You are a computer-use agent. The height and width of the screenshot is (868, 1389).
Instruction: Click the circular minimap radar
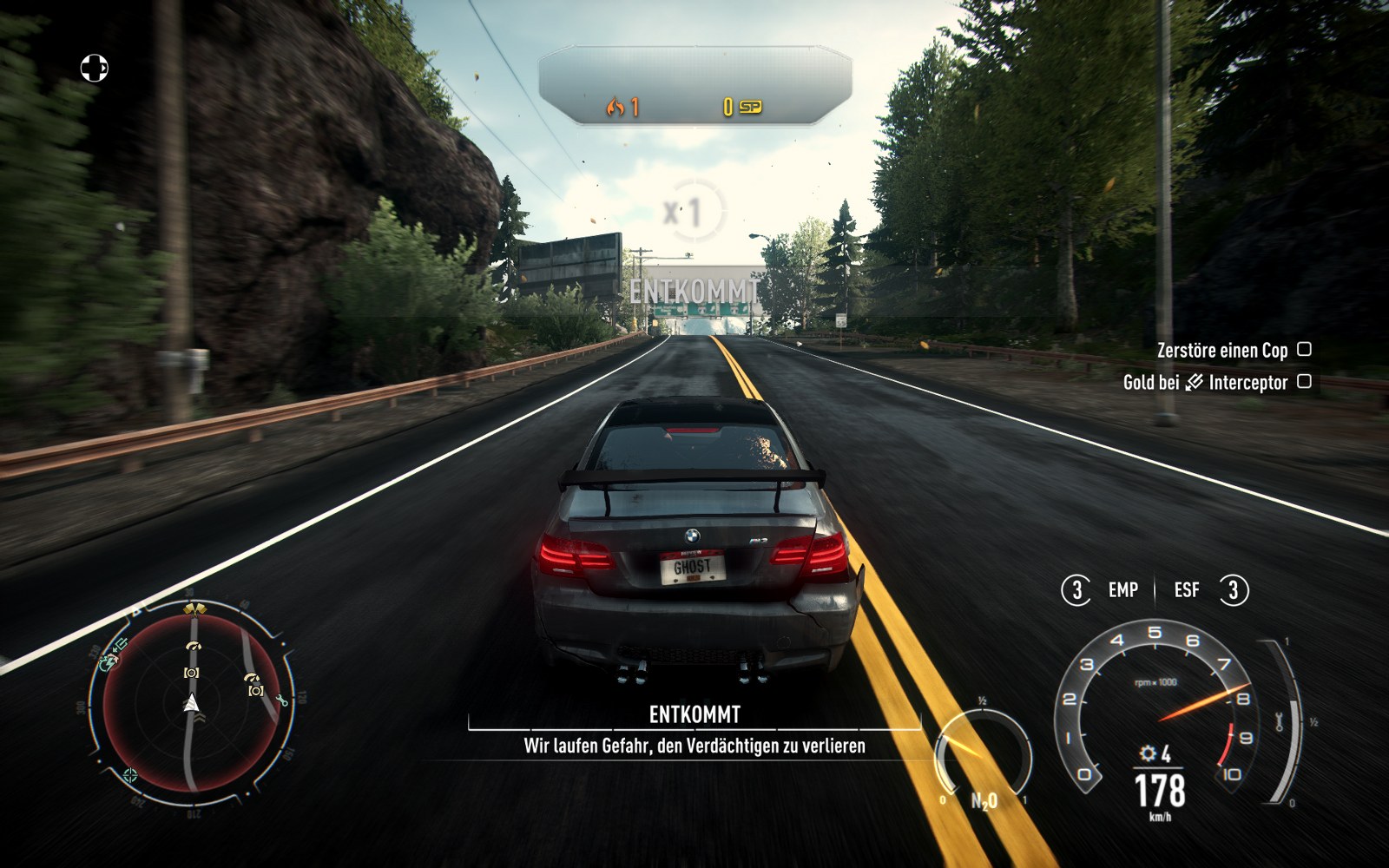tap(192, 703)
